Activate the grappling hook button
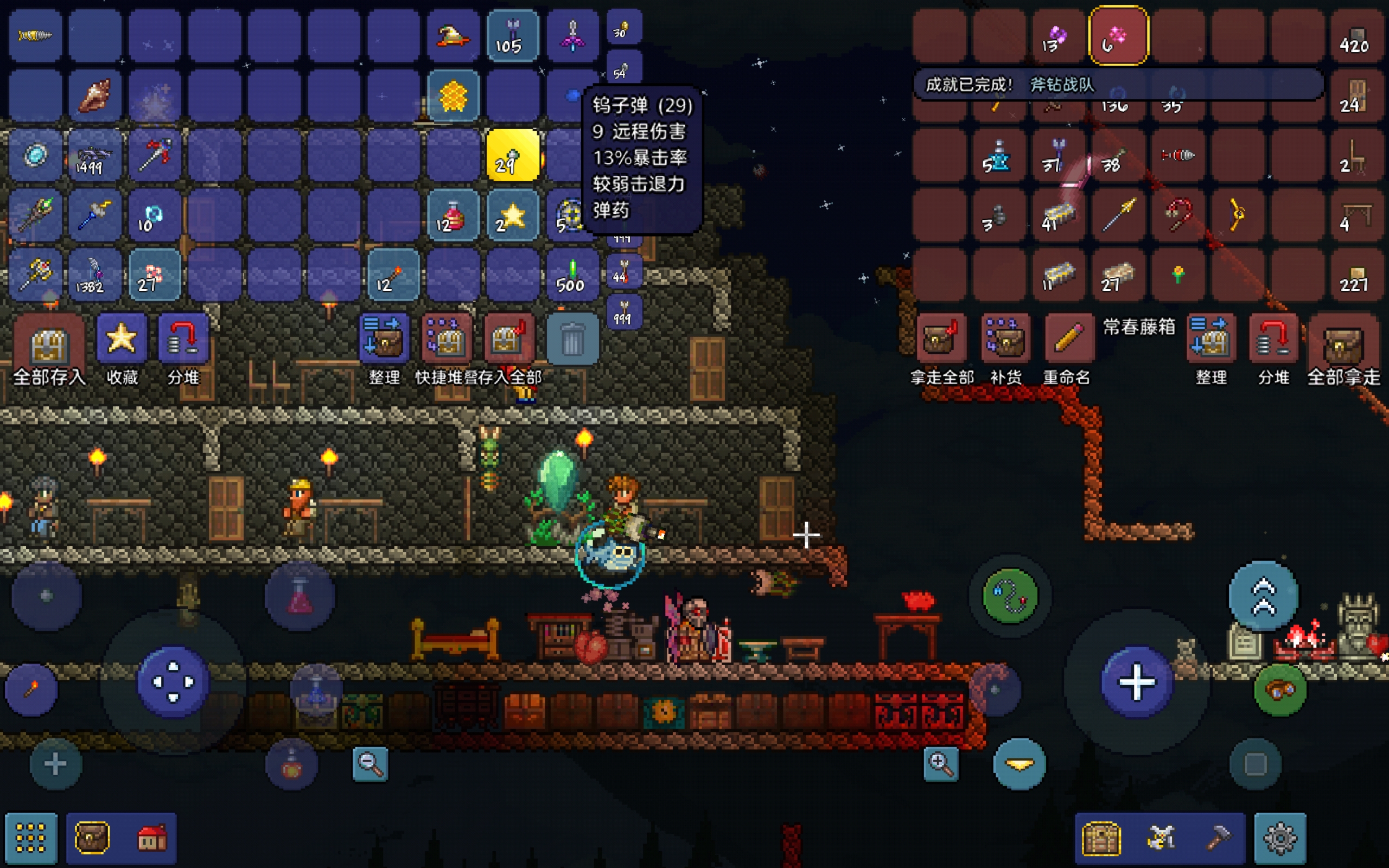 [1010, 596]
